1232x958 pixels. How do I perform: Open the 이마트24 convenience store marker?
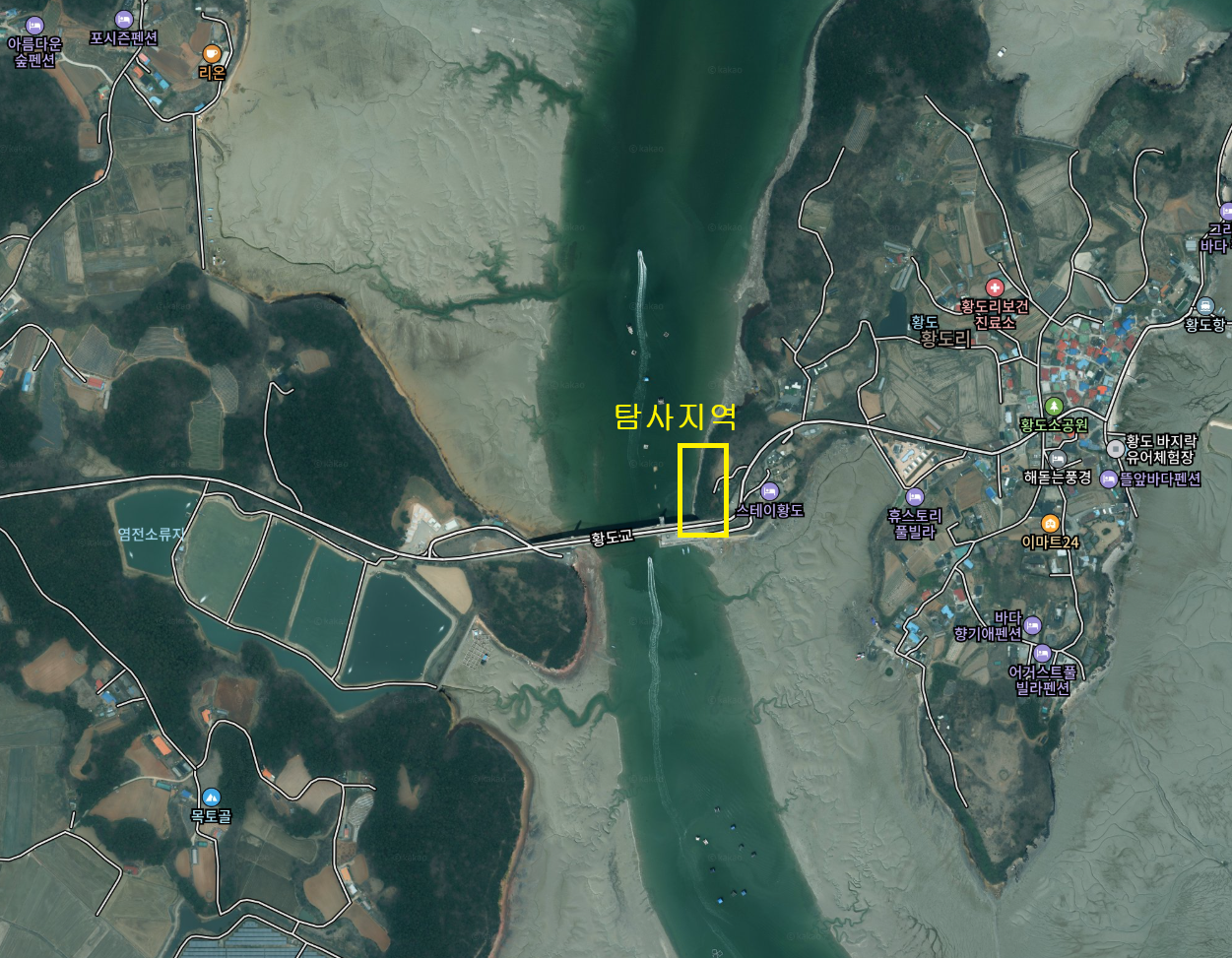coord(1051,523)
